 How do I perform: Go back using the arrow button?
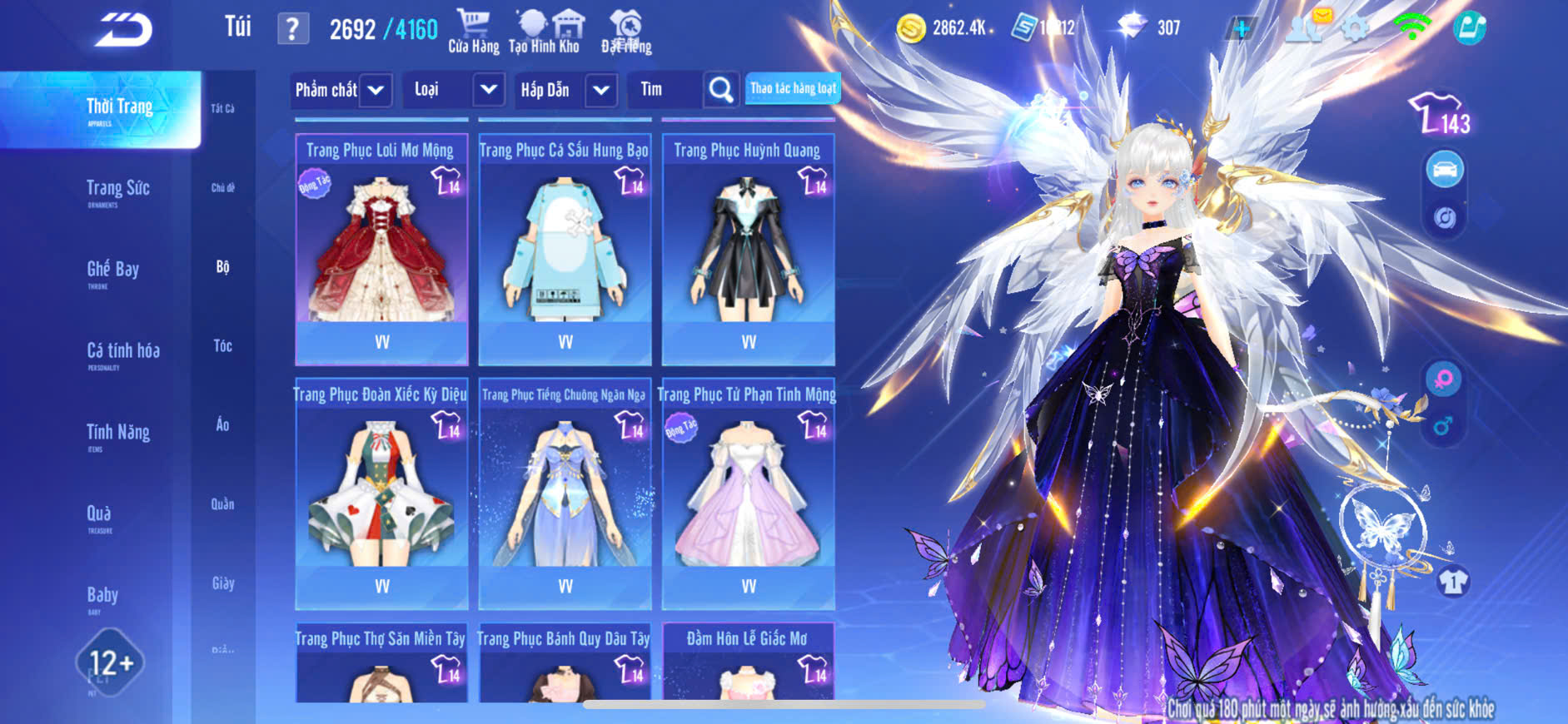124,30
